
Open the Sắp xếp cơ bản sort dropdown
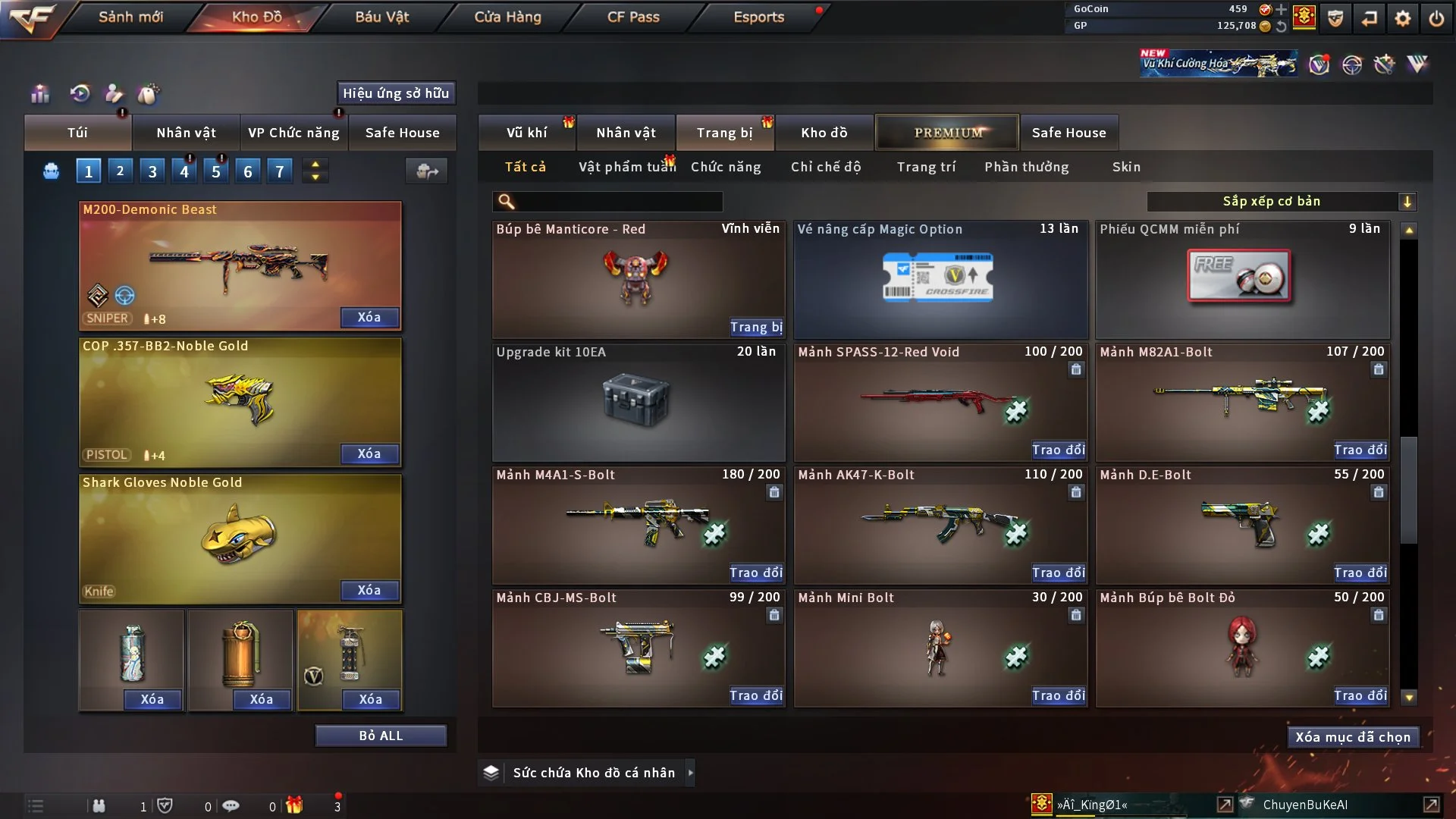pos(1281,202)
